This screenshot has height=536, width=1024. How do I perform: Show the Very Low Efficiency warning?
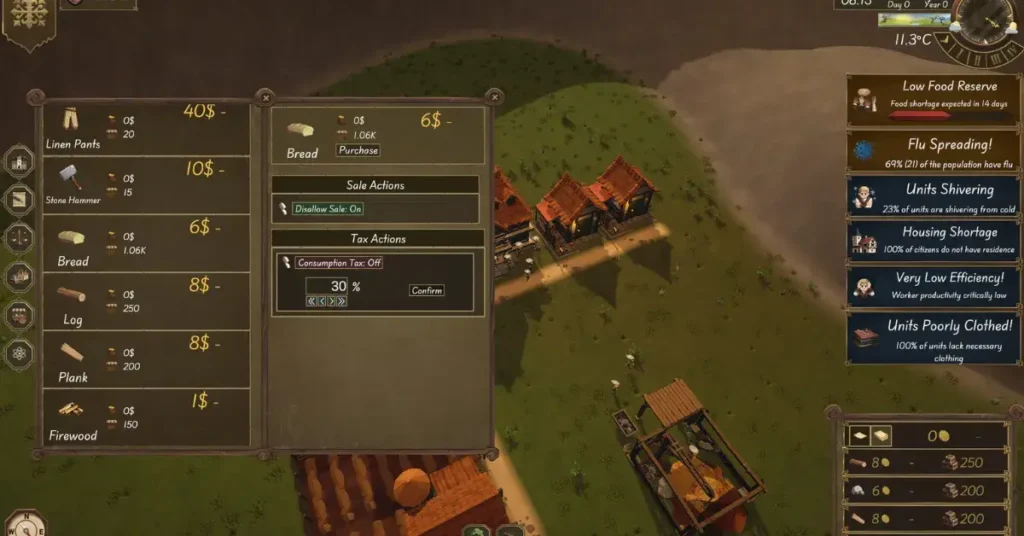coord(933,286)
